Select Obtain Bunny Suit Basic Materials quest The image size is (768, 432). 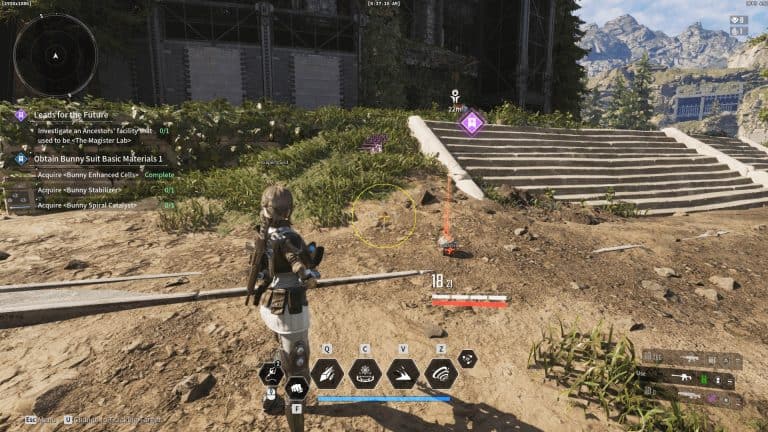[x=96, y=158]
